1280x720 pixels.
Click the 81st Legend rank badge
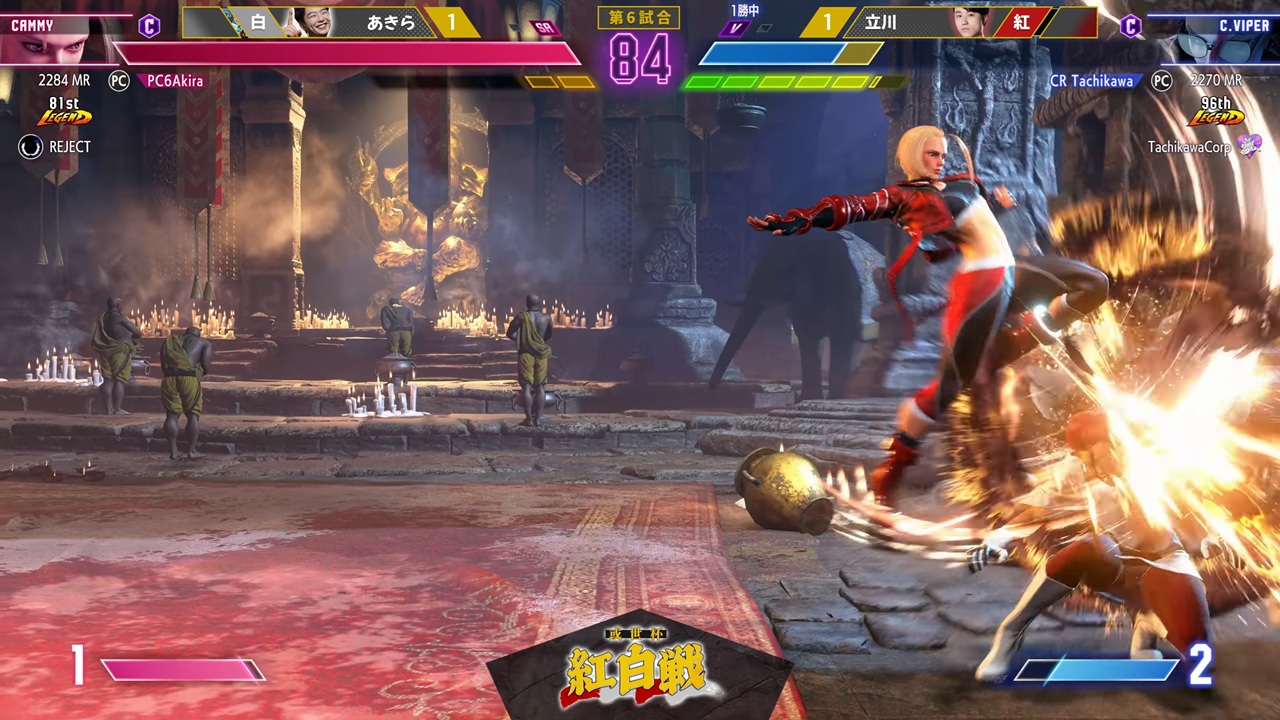coord(64,112)
